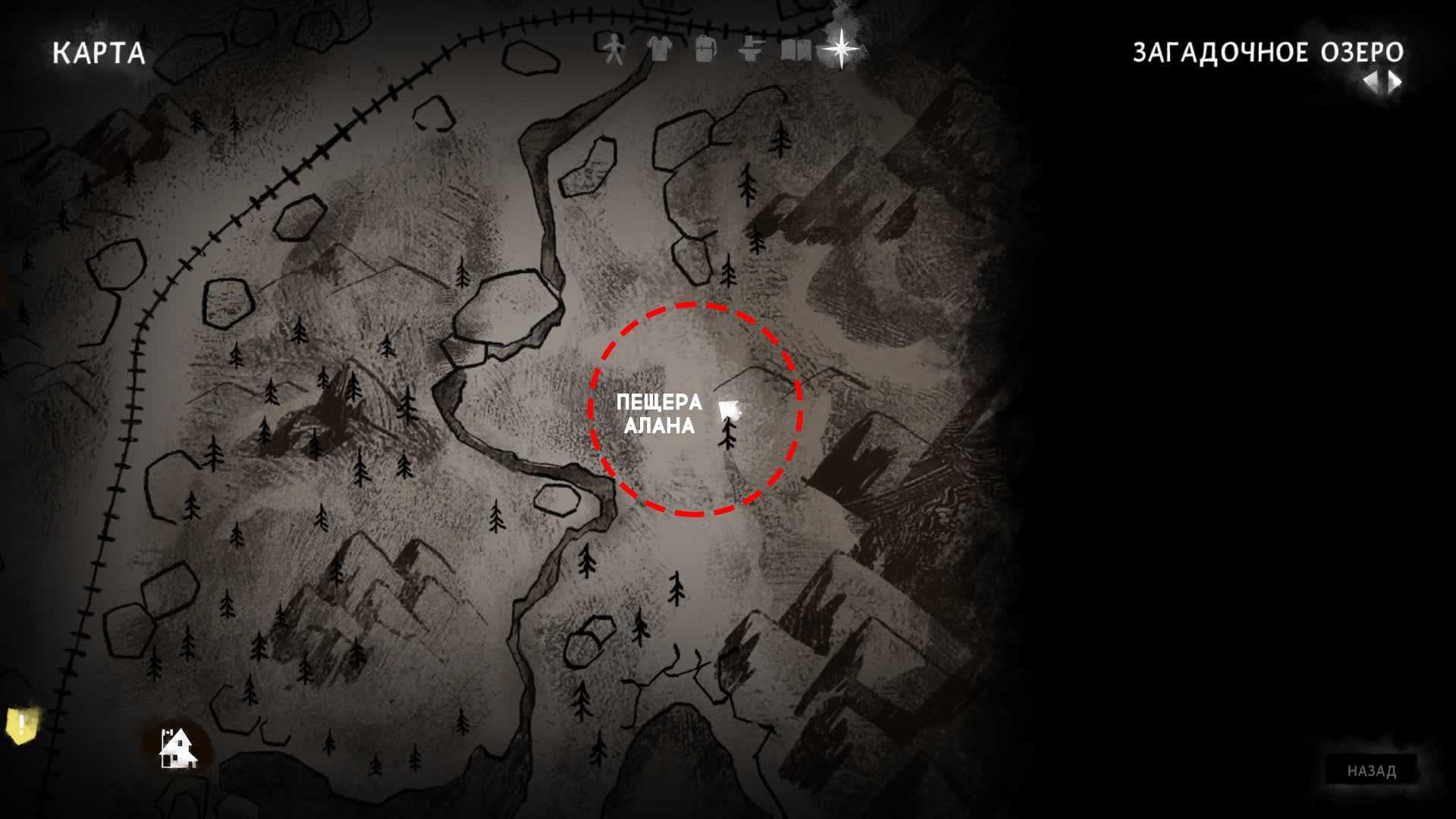Show the previous region with the left arrow

1370,82
